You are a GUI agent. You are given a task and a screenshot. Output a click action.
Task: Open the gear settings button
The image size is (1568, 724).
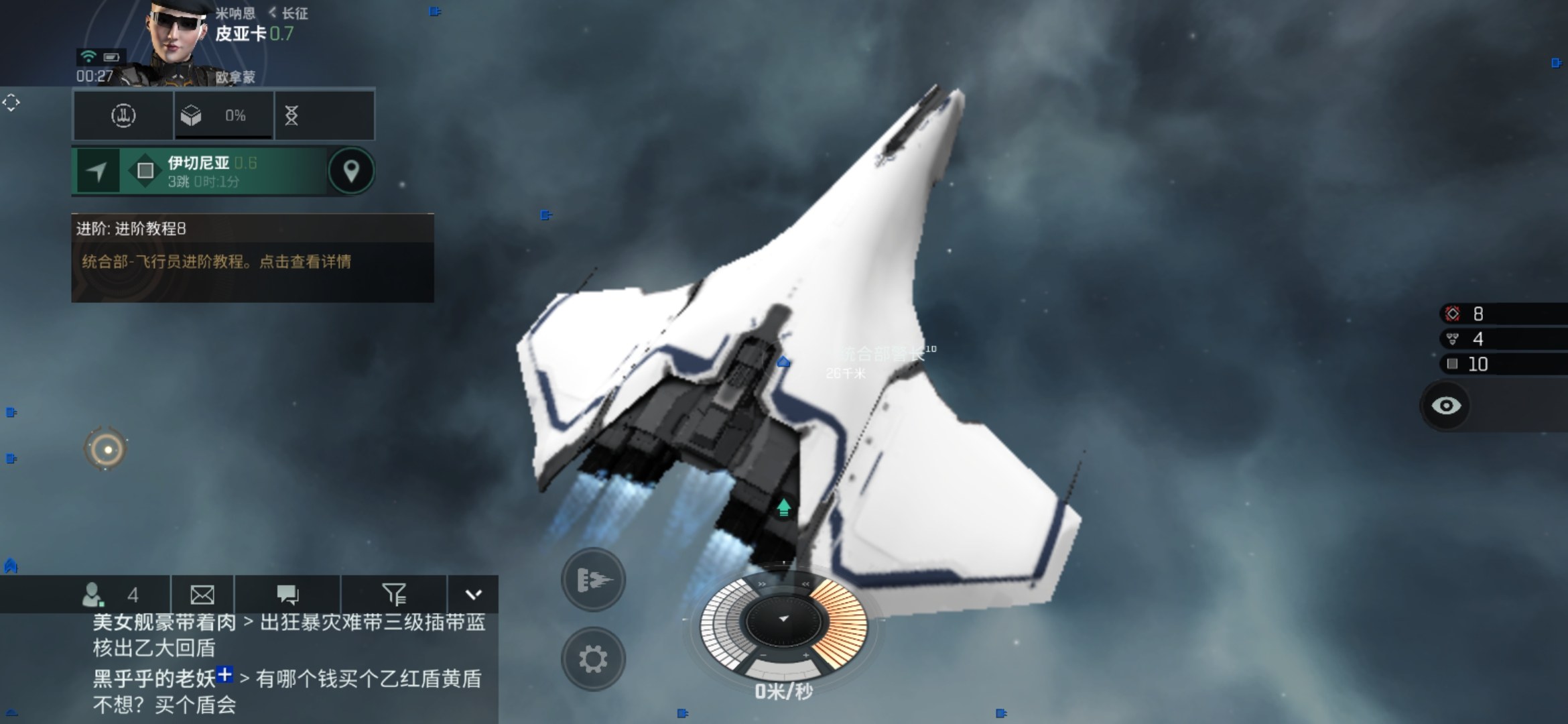coord(593,660)
